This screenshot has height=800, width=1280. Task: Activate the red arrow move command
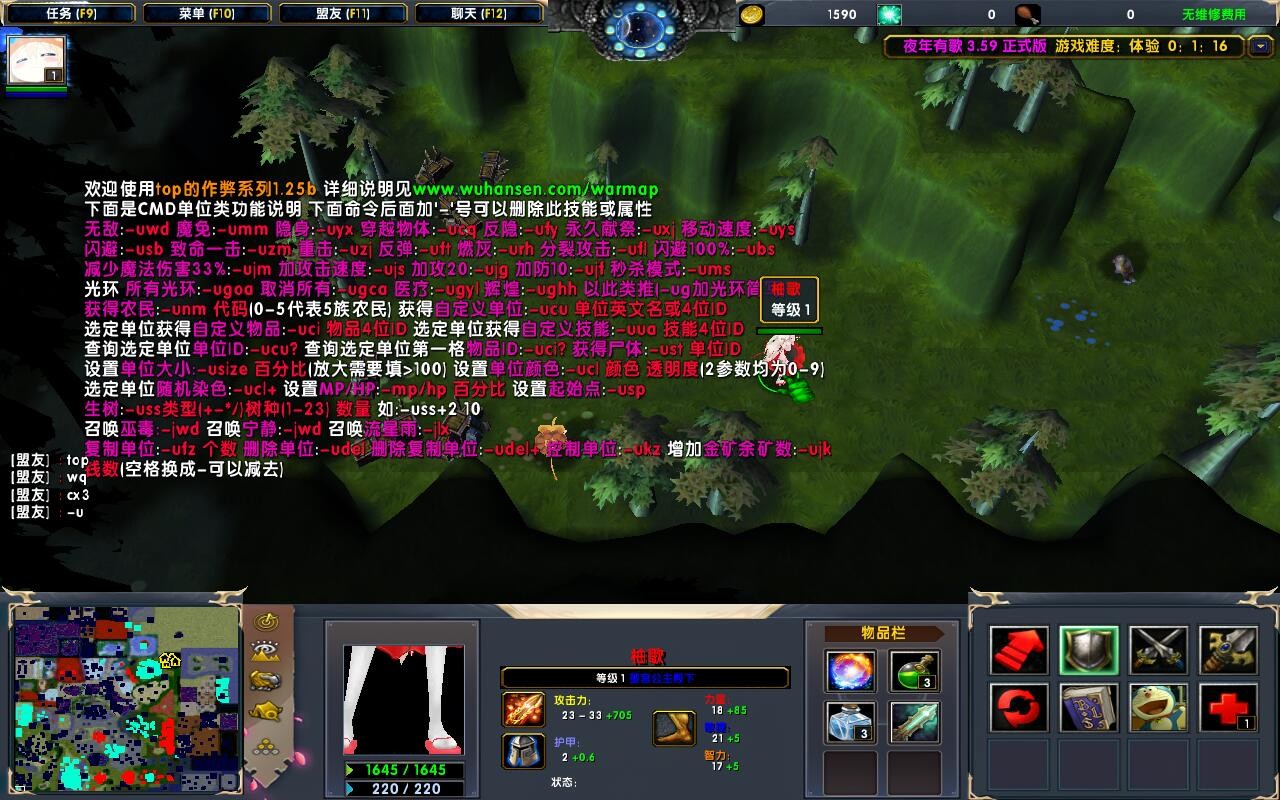1019,651
